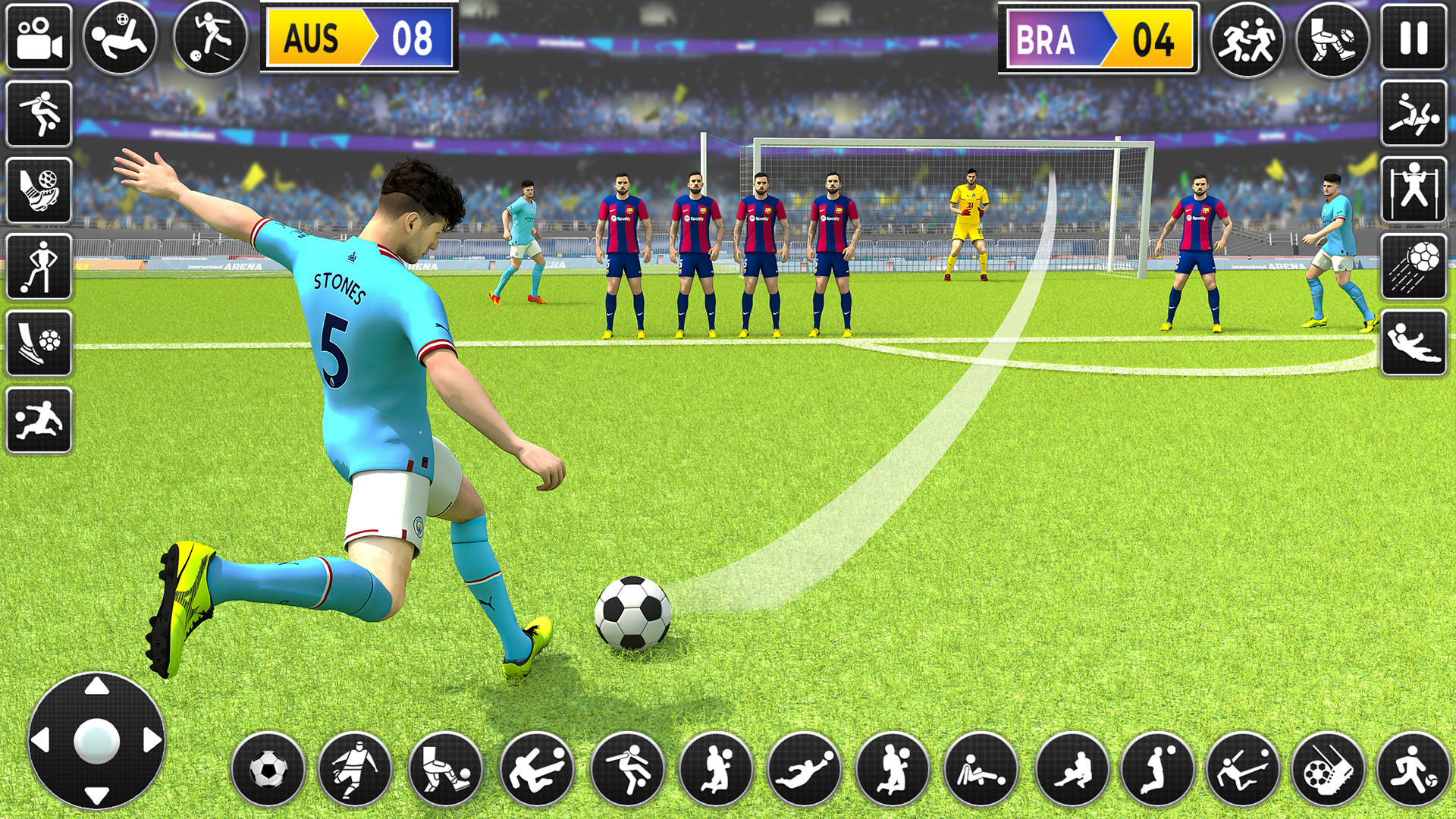Open the overhead kick icon next to pause
The height and width of the screenshot is (819, 1456).
coord(1415,114)
